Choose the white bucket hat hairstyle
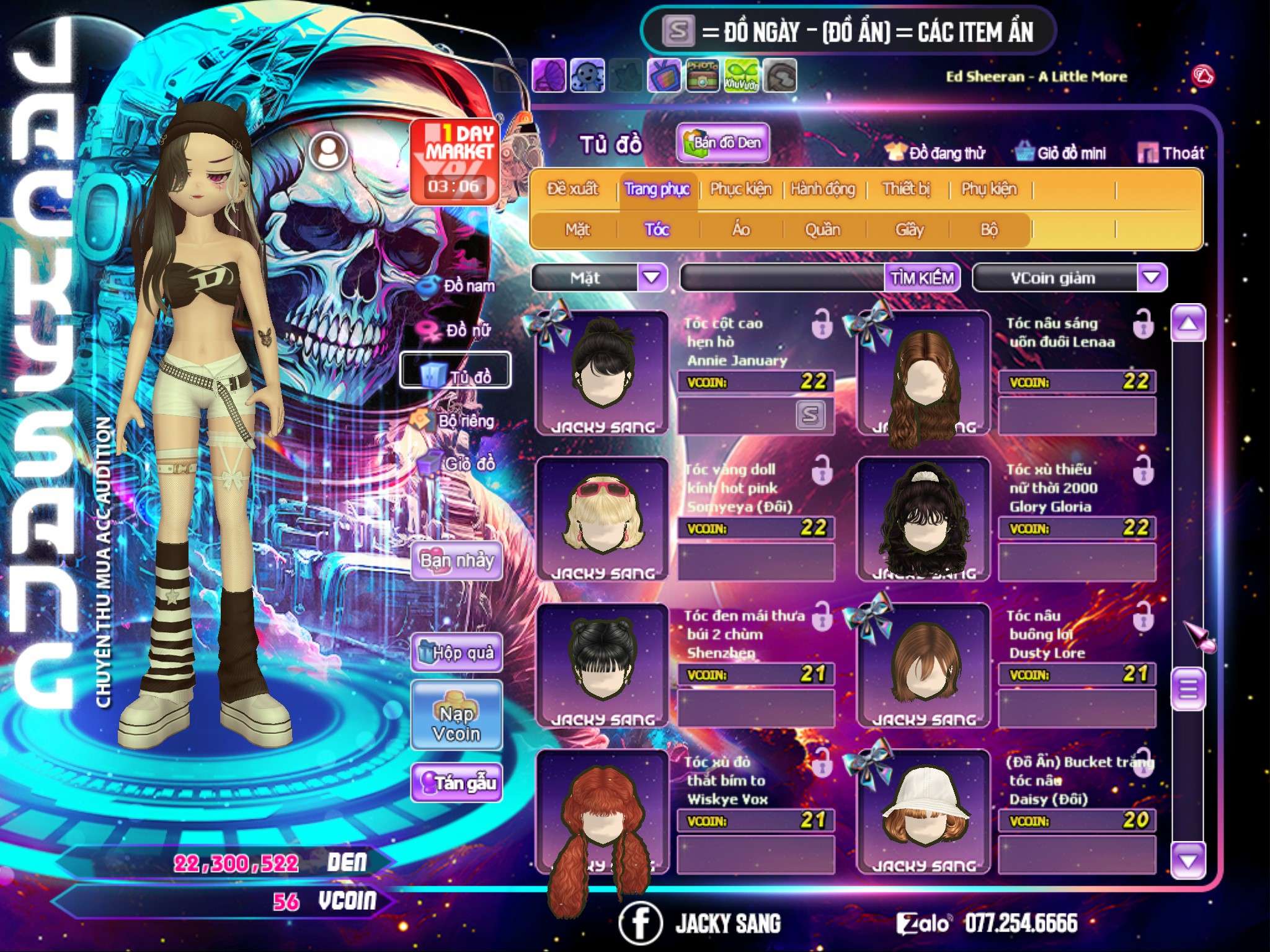The image size is (1270, 952). pos(923,811)
